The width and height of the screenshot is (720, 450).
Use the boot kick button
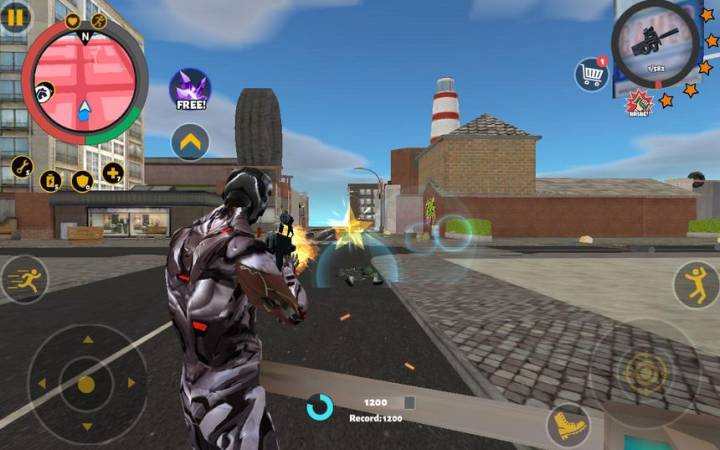pos(568,425)
